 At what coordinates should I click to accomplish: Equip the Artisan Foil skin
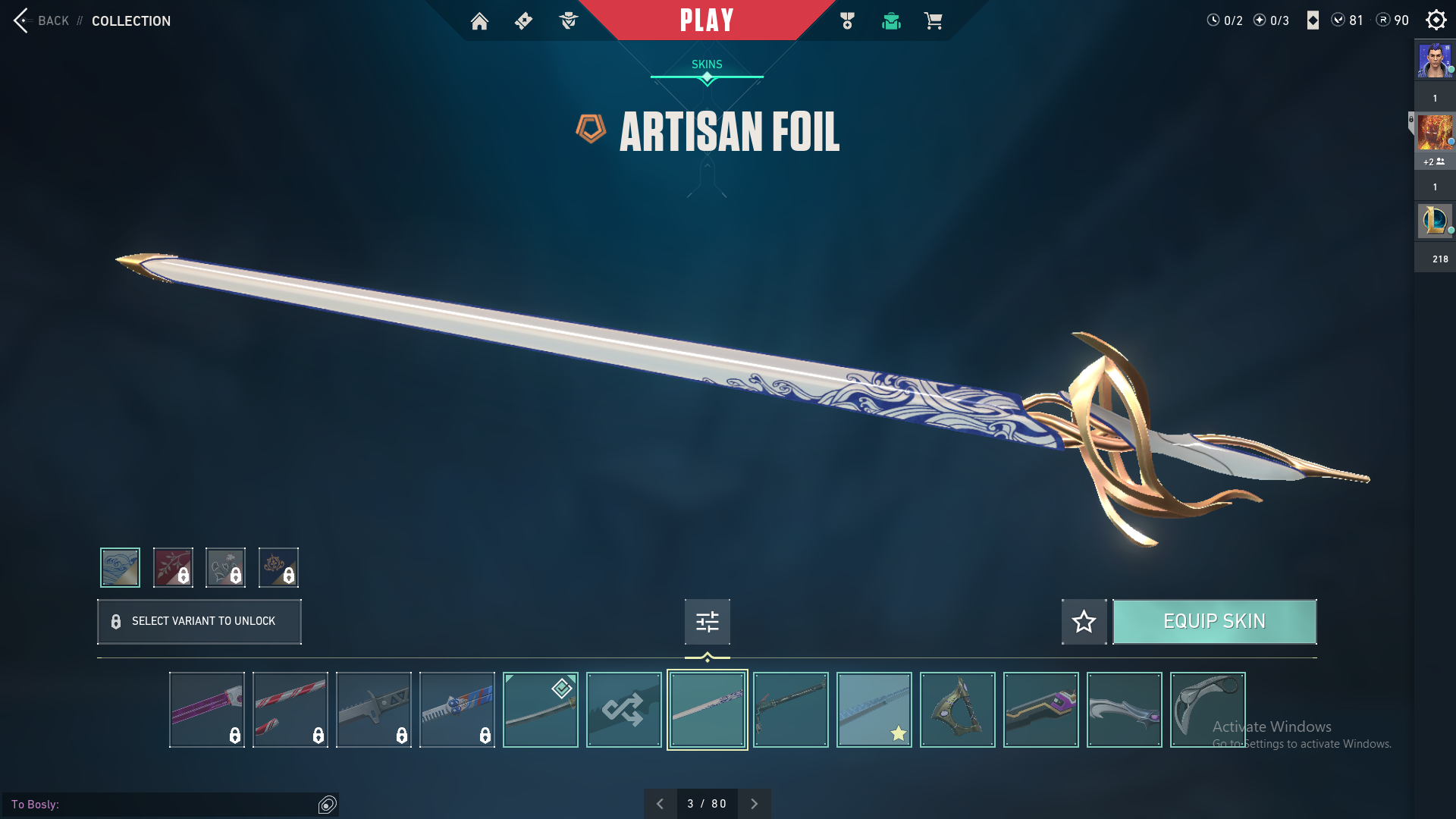click(1214, 622)
